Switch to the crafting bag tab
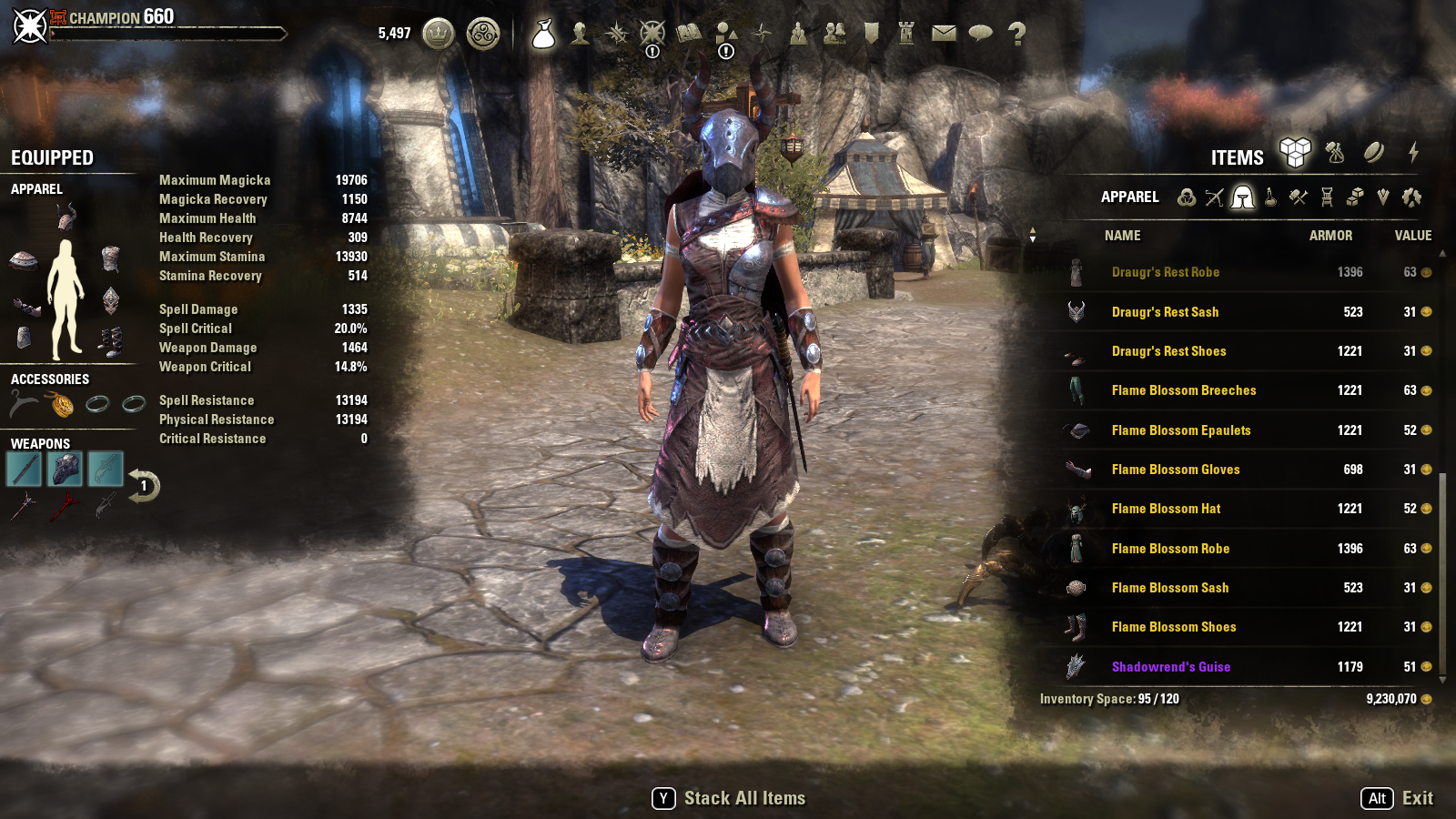Image resolution: width=1456 pixels, height=819 pixels. pos(1335,153)
